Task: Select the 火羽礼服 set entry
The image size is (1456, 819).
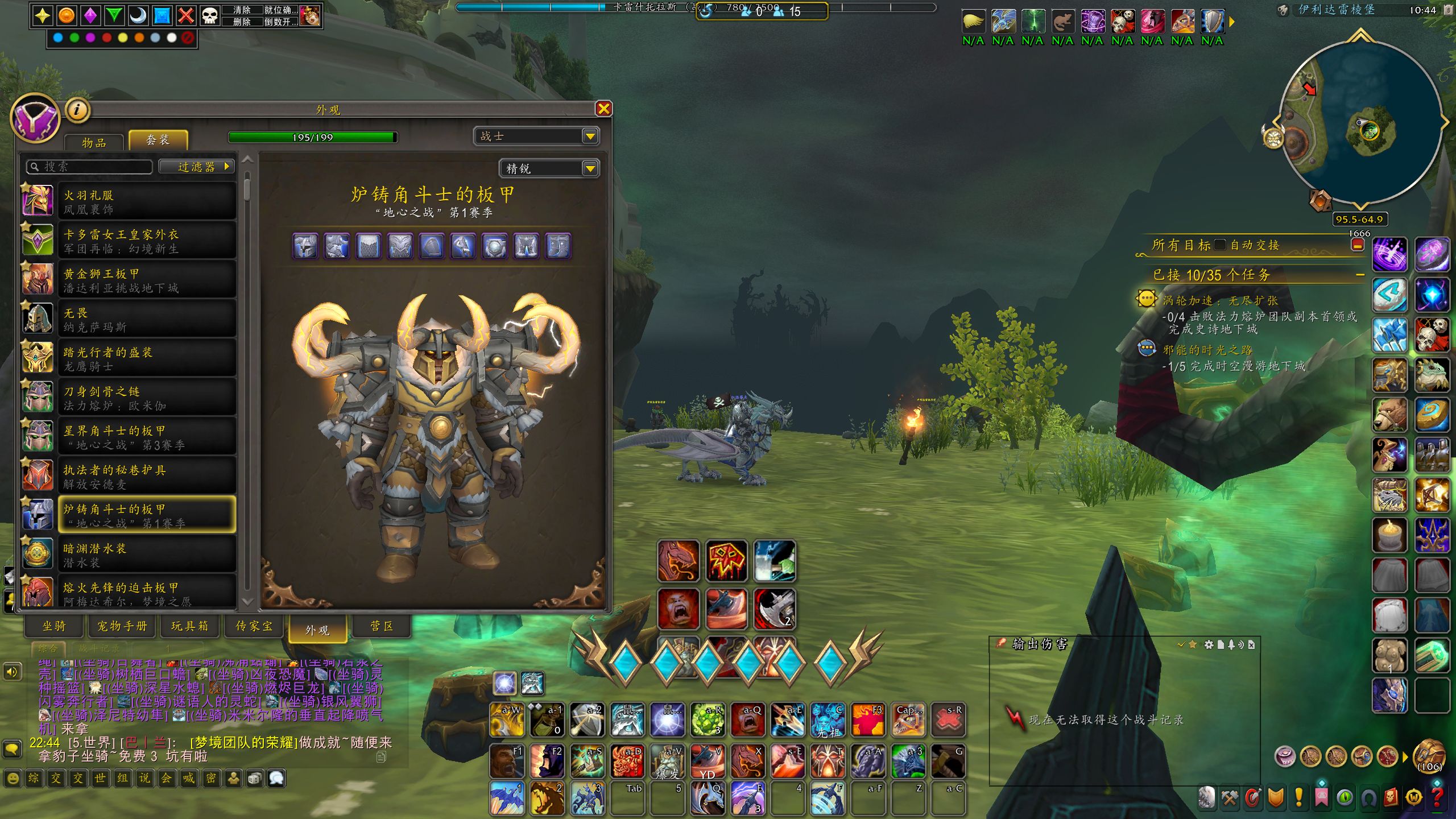Action: [147, 201]
